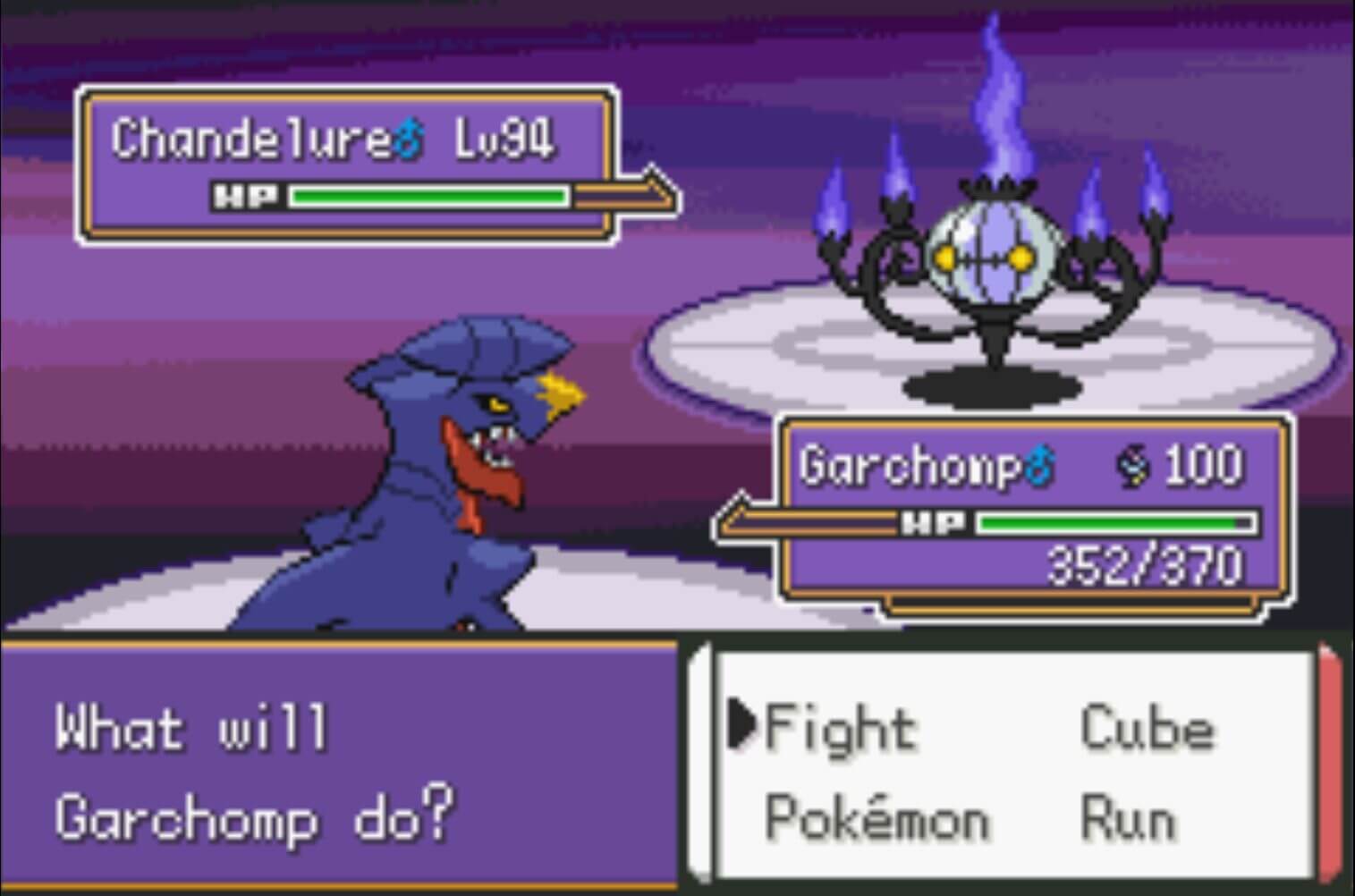1355x896 pixels.
Task: Click the HP label in Garchomp's status box
Action: (x=934, y=521)
